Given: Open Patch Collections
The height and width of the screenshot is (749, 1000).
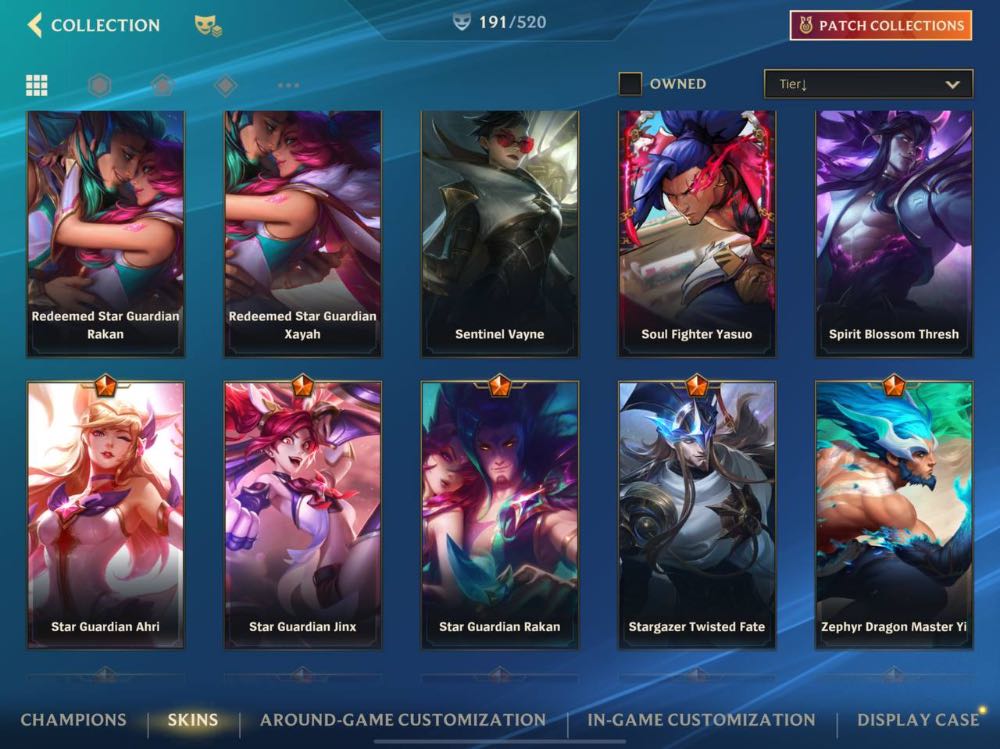Looking at the screenshot, I should (x=880, y=26).
